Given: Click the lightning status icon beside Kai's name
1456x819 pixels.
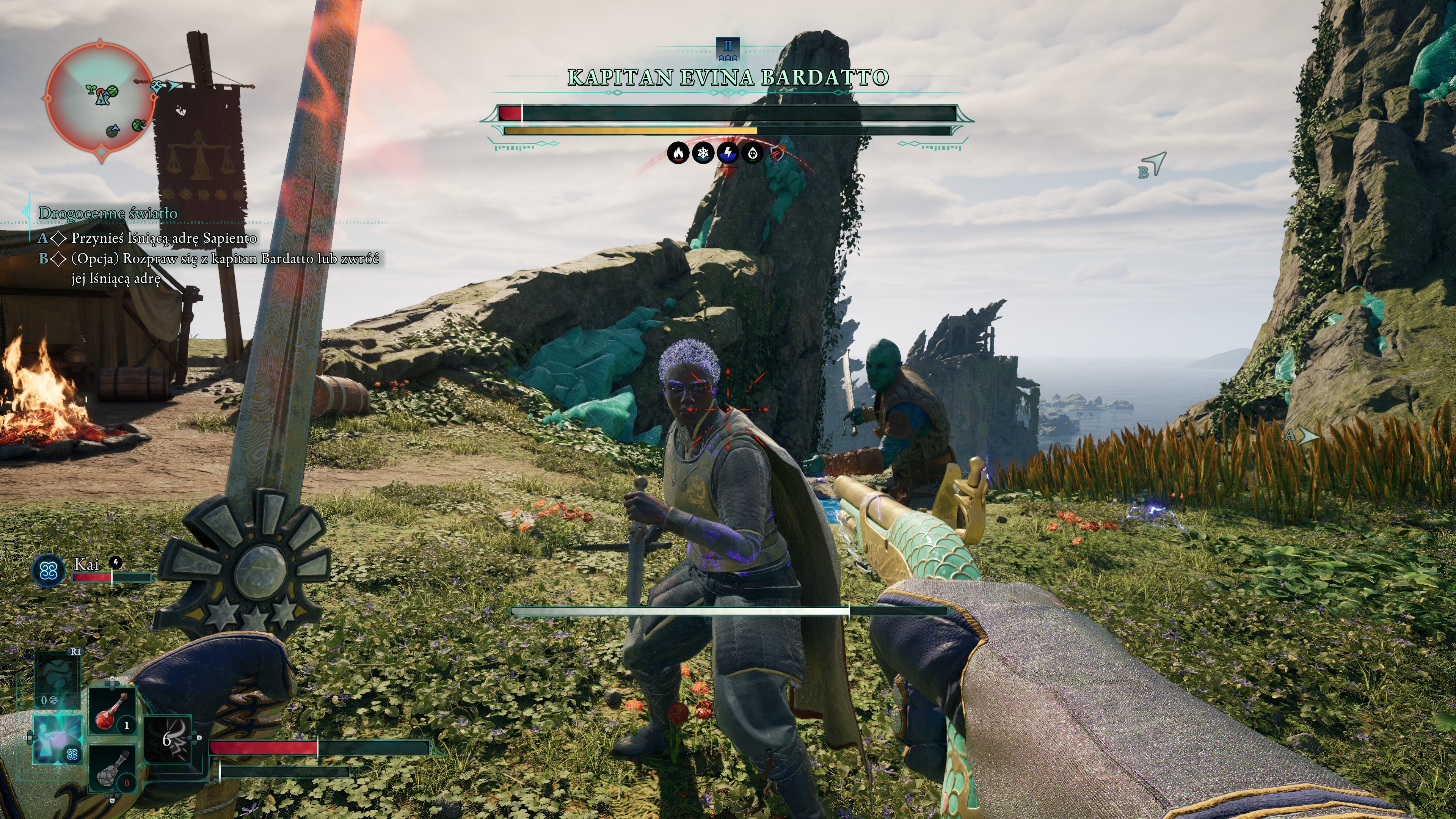Looking at the screenshot, I should click(115, 562).
